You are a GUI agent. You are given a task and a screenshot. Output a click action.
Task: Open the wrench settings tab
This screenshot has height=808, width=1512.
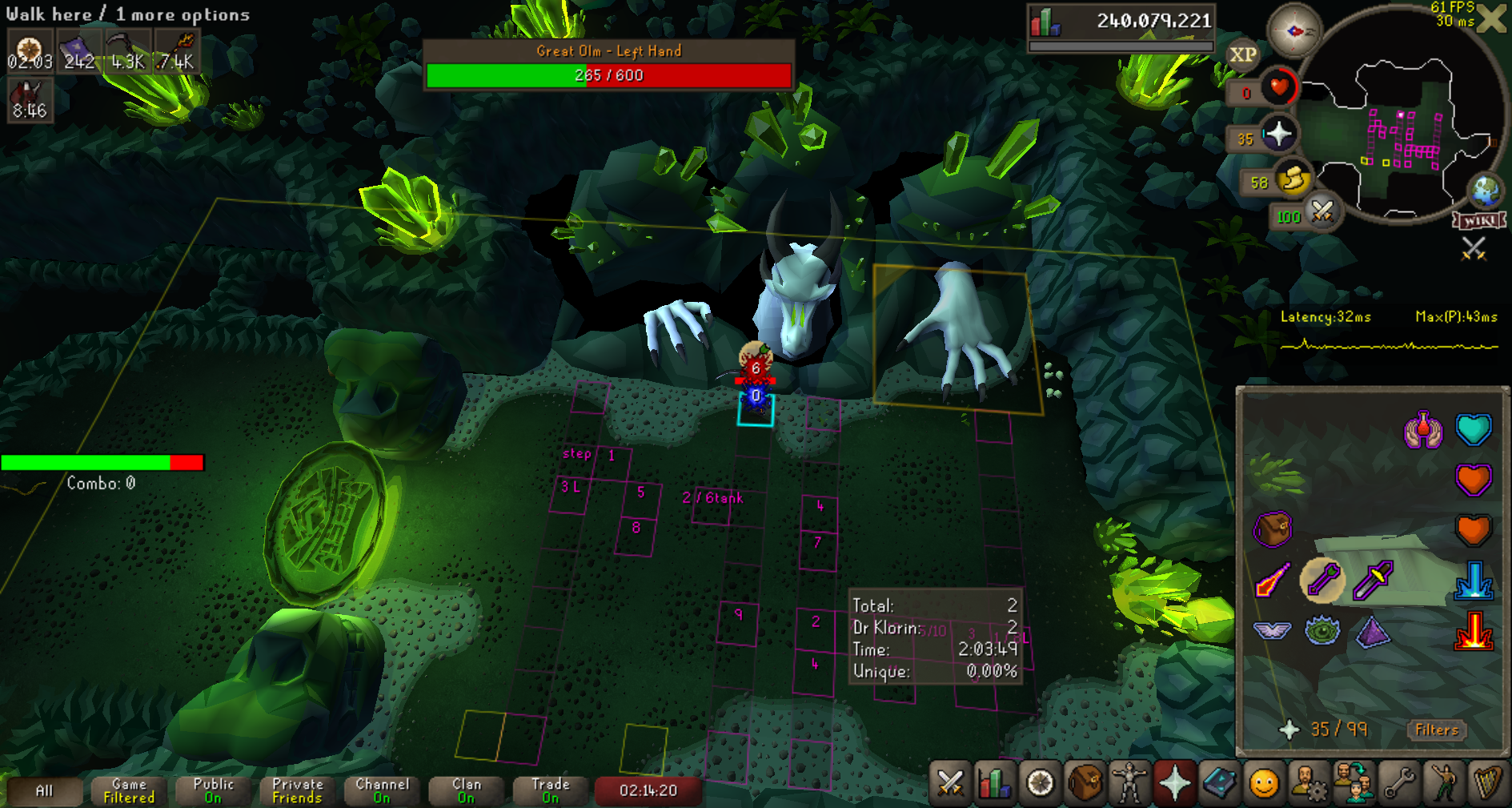(1398, 783)
